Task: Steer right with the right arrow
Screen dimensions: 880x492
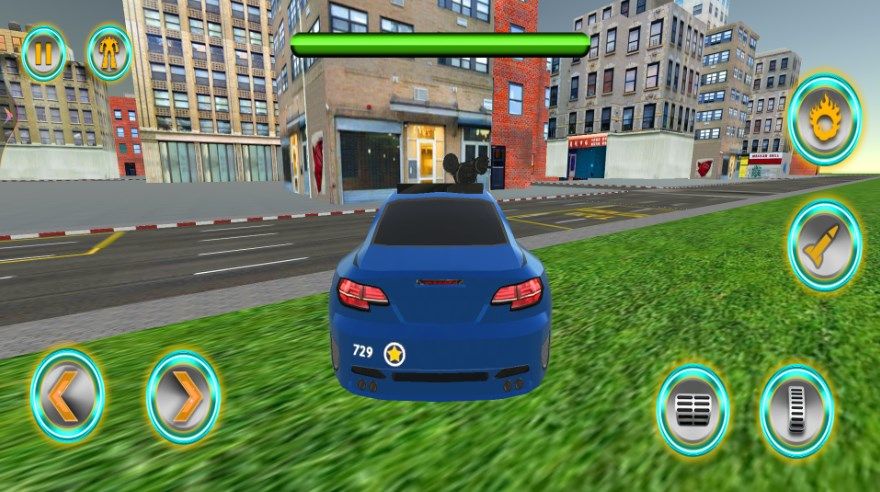Action: pos(183,397)
